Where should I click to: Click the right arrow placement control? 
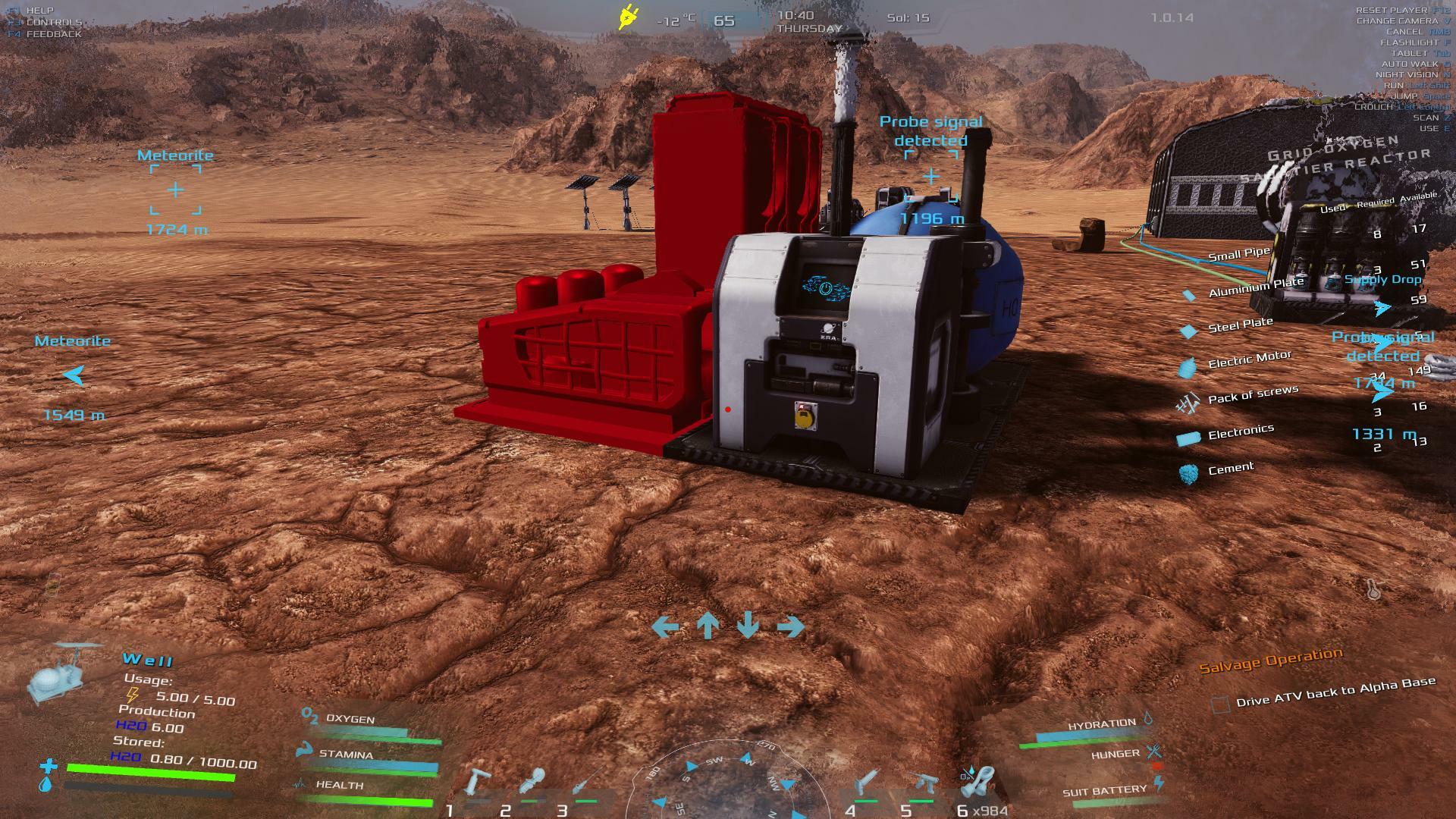(x=790, y=626)
